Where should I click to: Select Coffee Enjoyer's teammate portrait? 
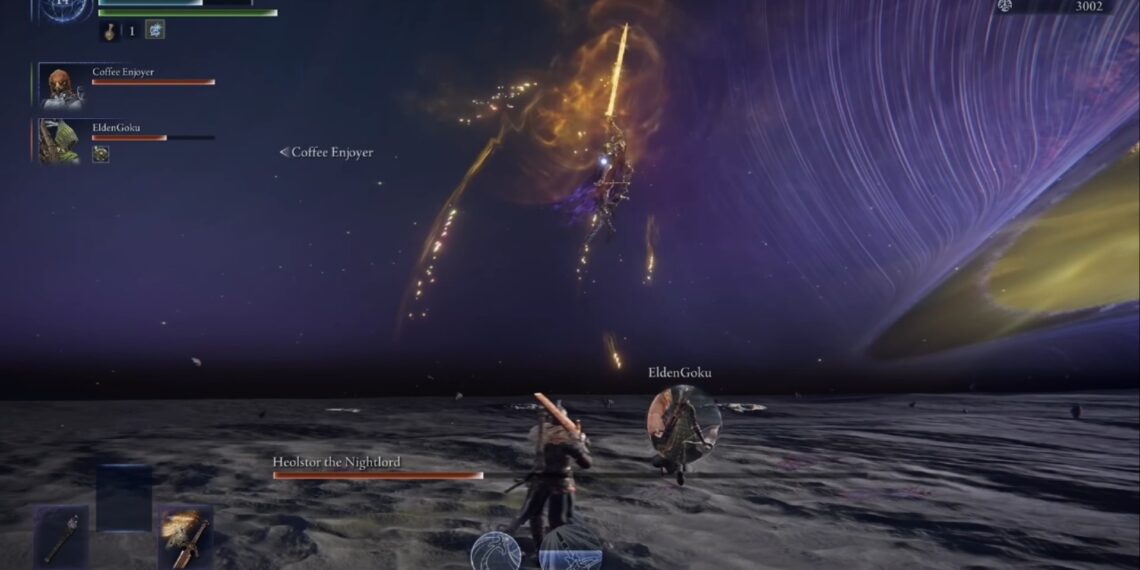click(62, 86)
